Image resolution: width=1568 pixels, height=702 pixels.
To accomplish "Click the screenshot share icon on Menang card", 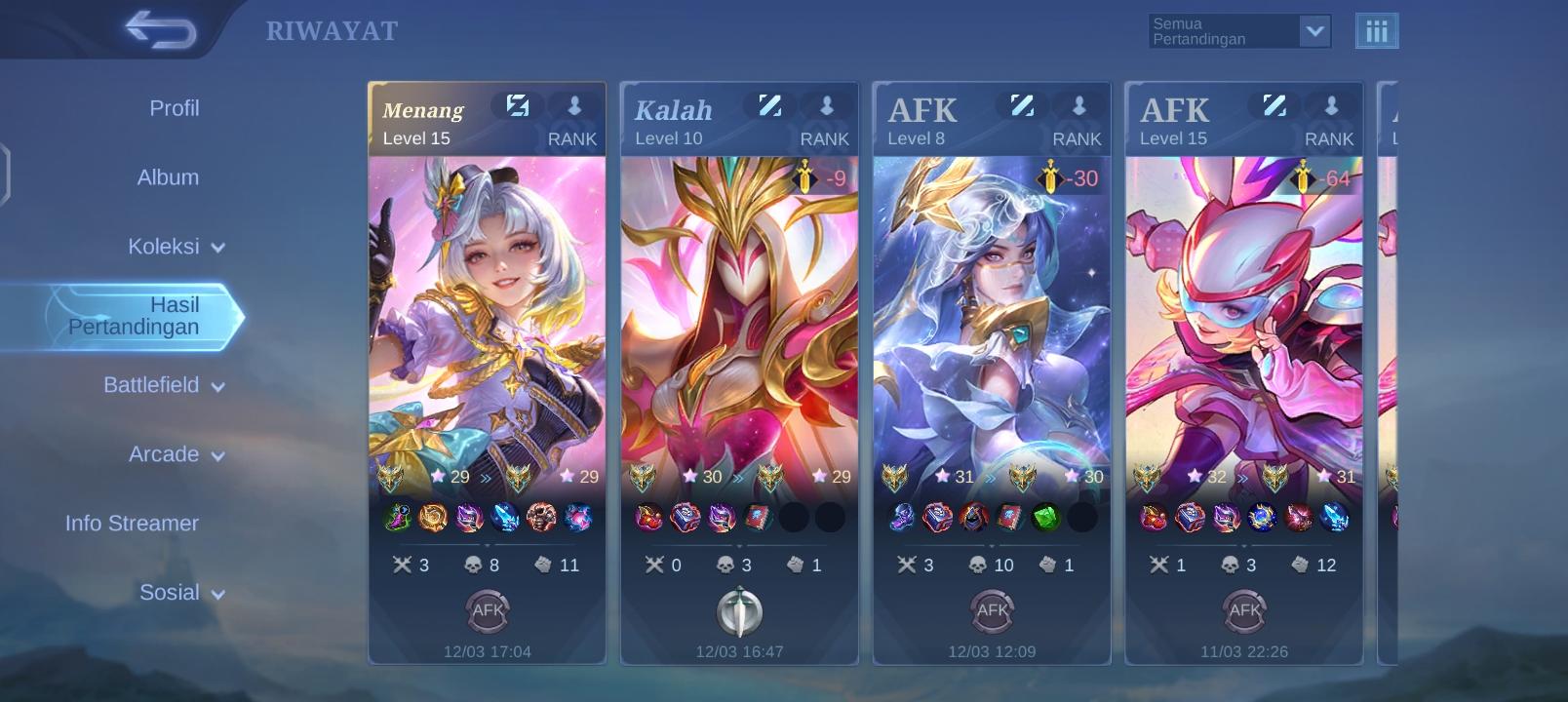I will pos(518,105).
